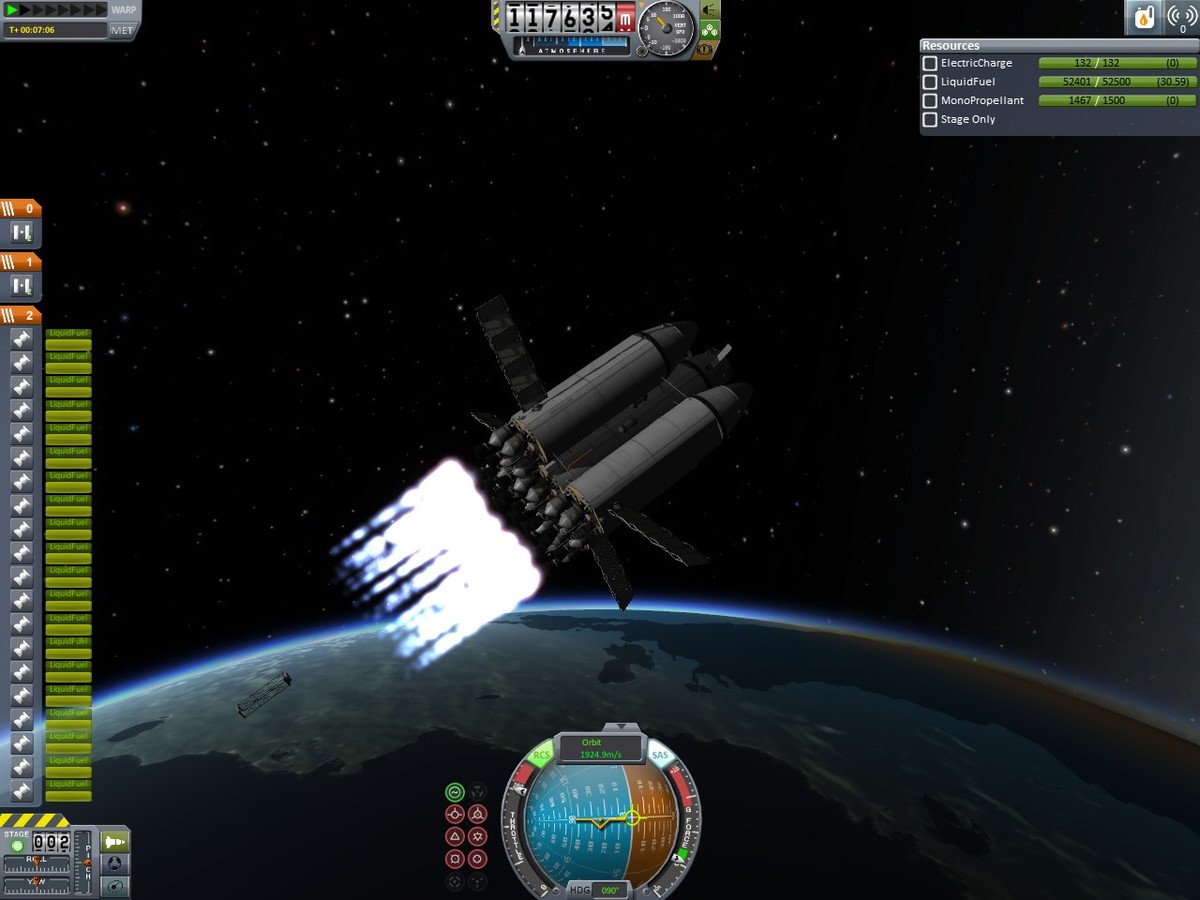Tick the MonoPropellant resource checkbox

pos(930,101)
